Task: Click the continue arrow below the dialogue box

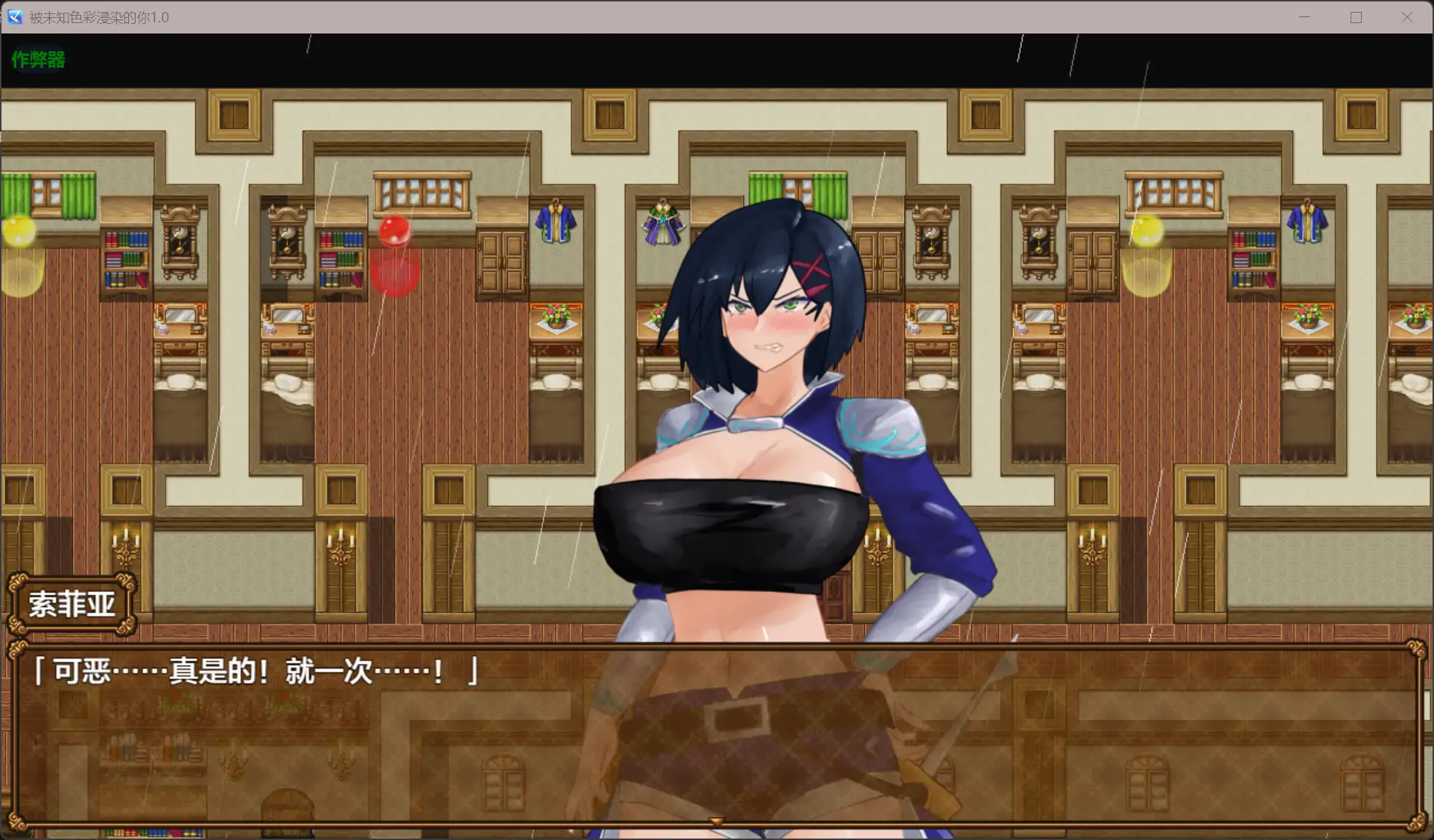Action: (x=716, y=819)
